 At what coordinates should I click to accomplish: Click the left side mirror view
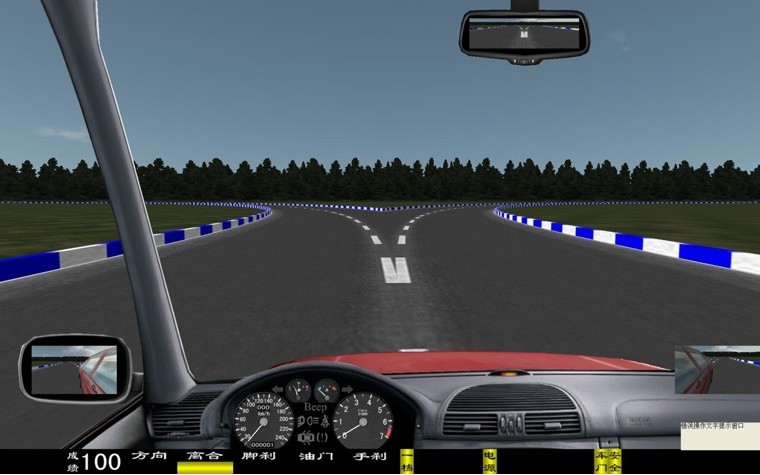(x=74, y=368)
